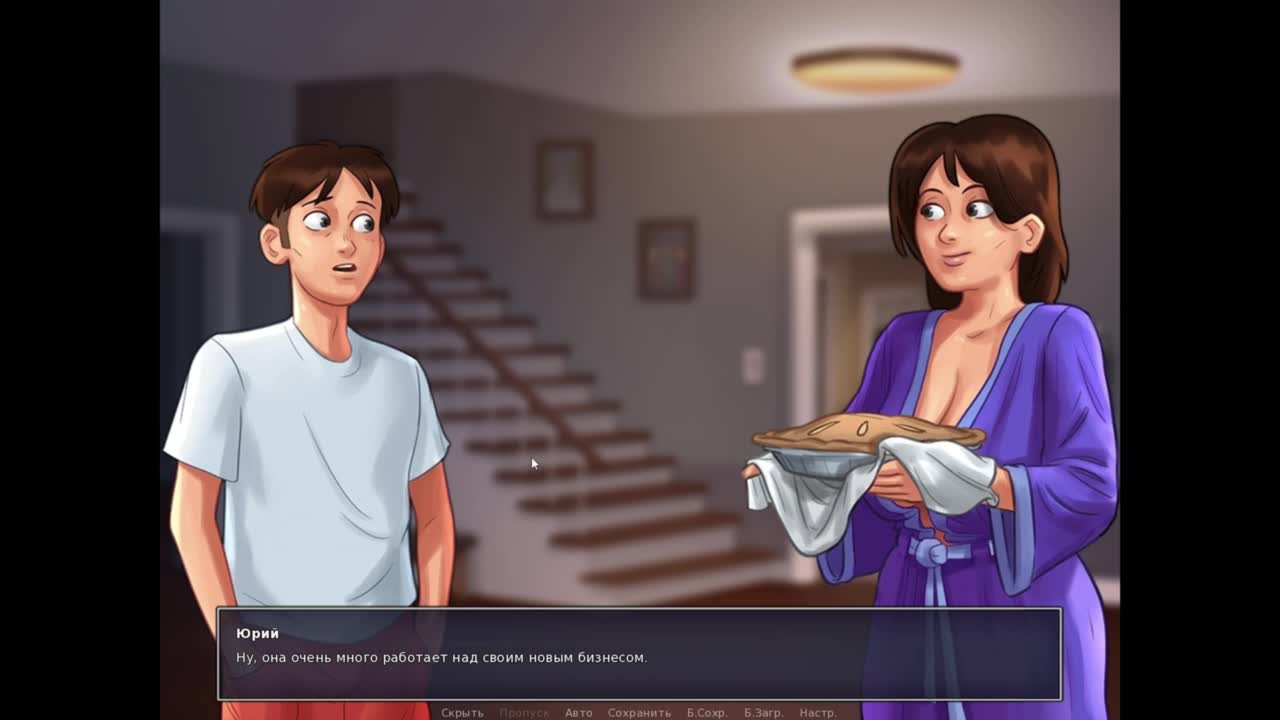Quick save with Б.Сохр.

pos(706,713)
